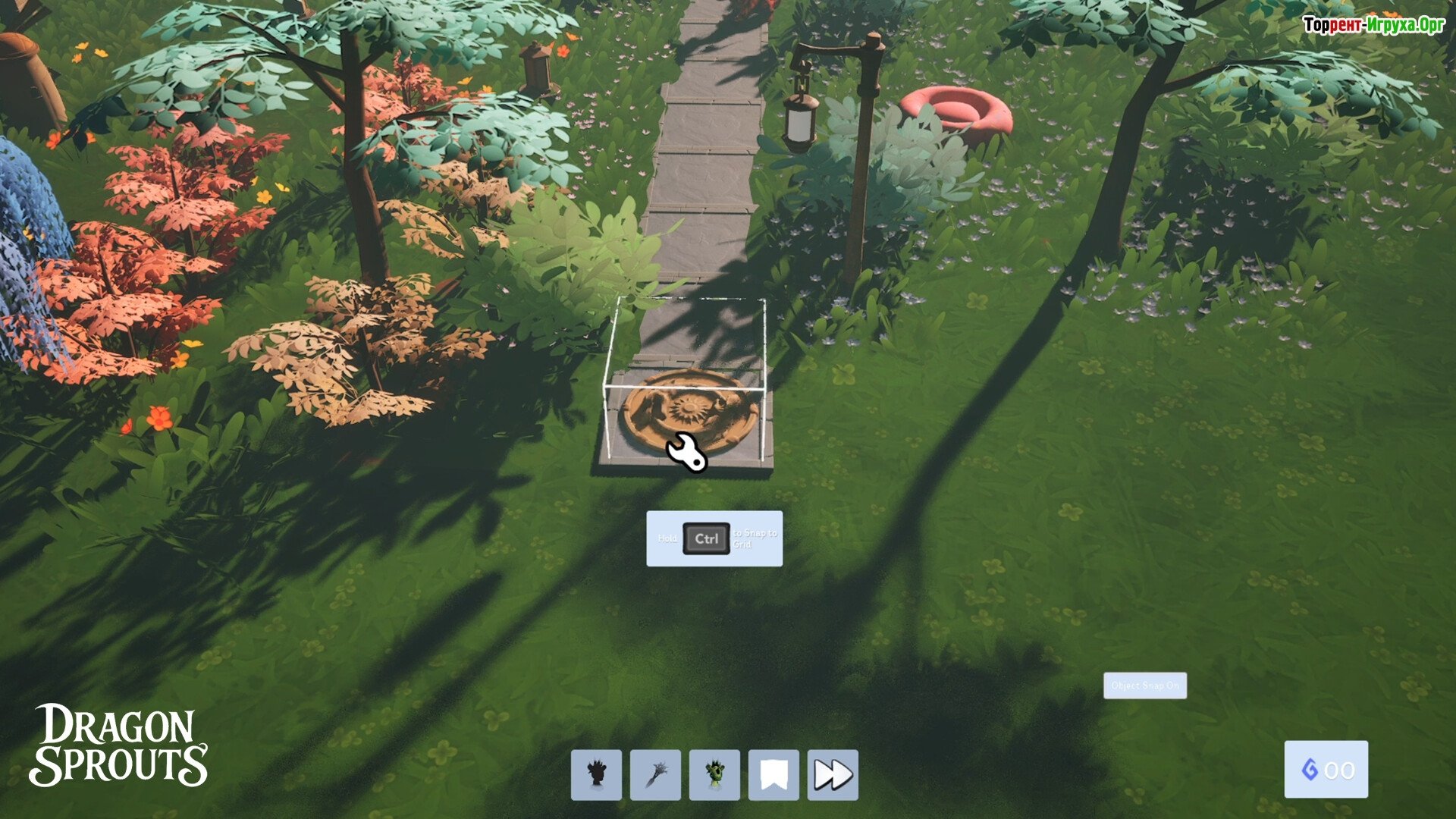Choose the grey feathery plant tool
Image resolution: width=1456 pixels, height=819 pixels.
655,774
